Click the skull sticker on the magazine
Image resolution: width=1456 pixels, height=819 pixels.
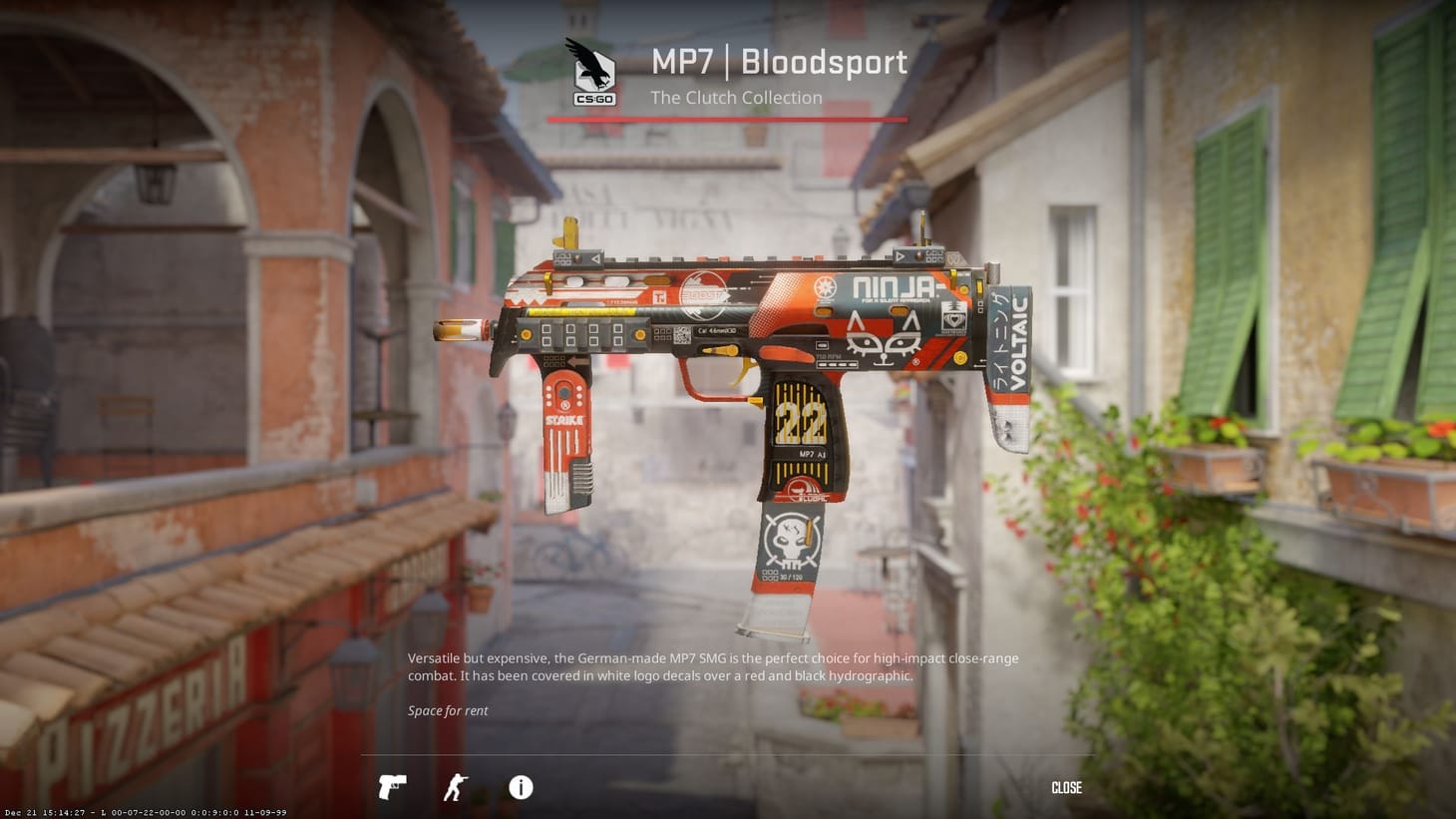tap(791, 537)
